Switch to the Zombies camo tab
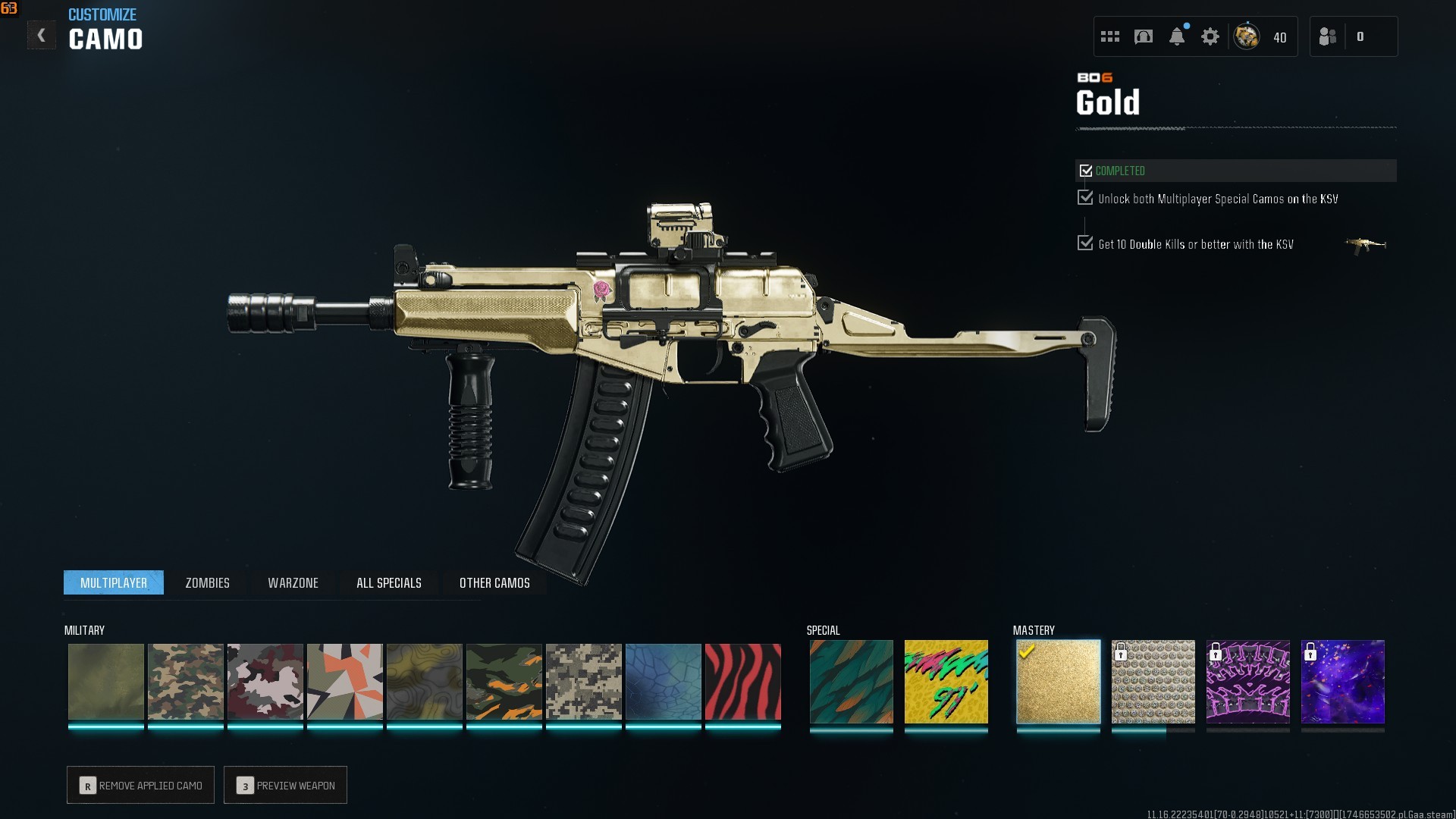This screenshot has height=819, width=1456. pos(207,582)
